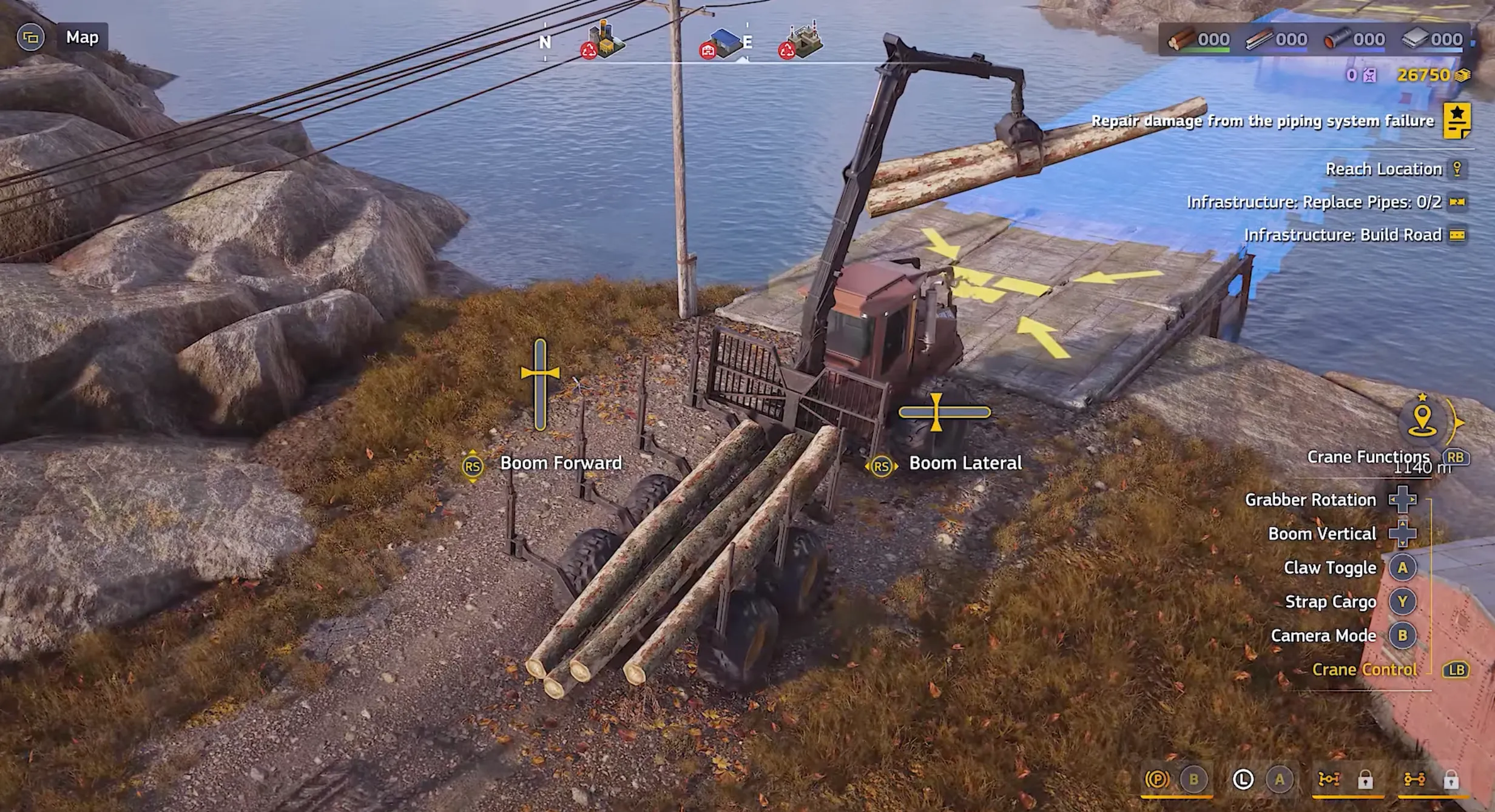This screenshot has width=1495, height=812.
Task: Open the Crane Functions list
Action: tap(1368, 457)
